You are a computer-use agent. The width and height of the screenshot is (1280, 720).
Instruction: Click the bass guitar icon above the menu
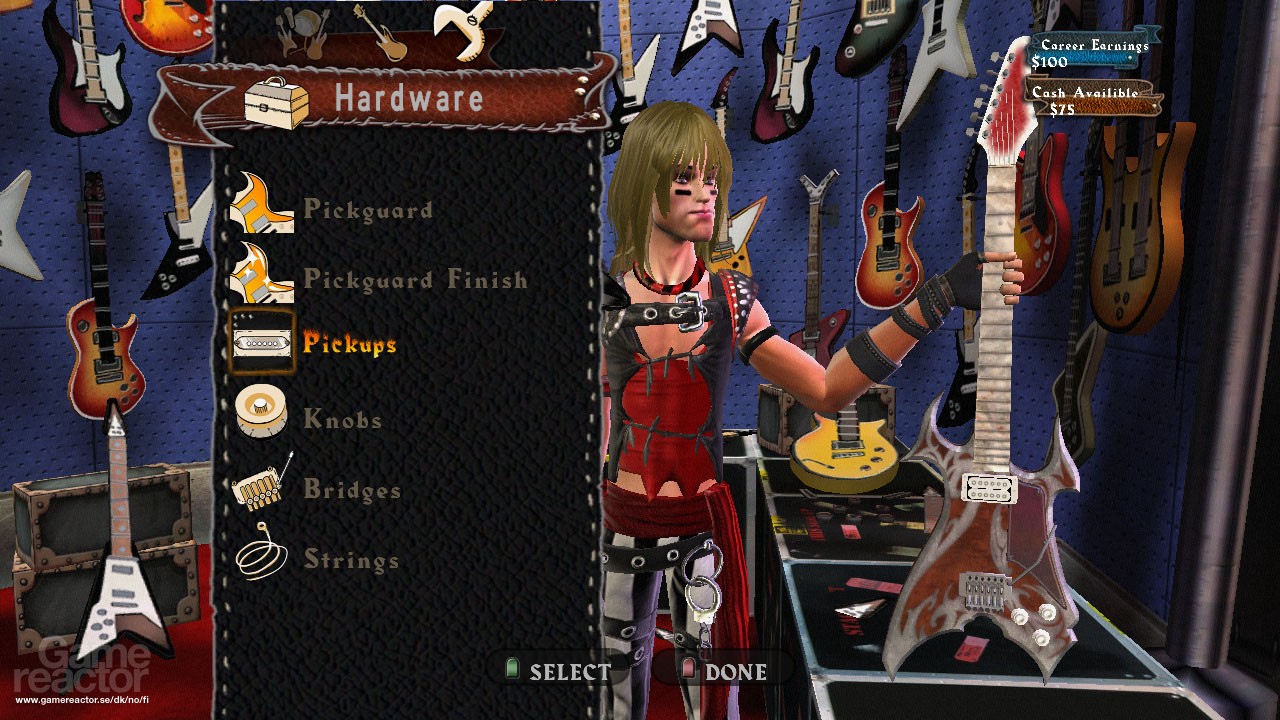click(380, 33)
